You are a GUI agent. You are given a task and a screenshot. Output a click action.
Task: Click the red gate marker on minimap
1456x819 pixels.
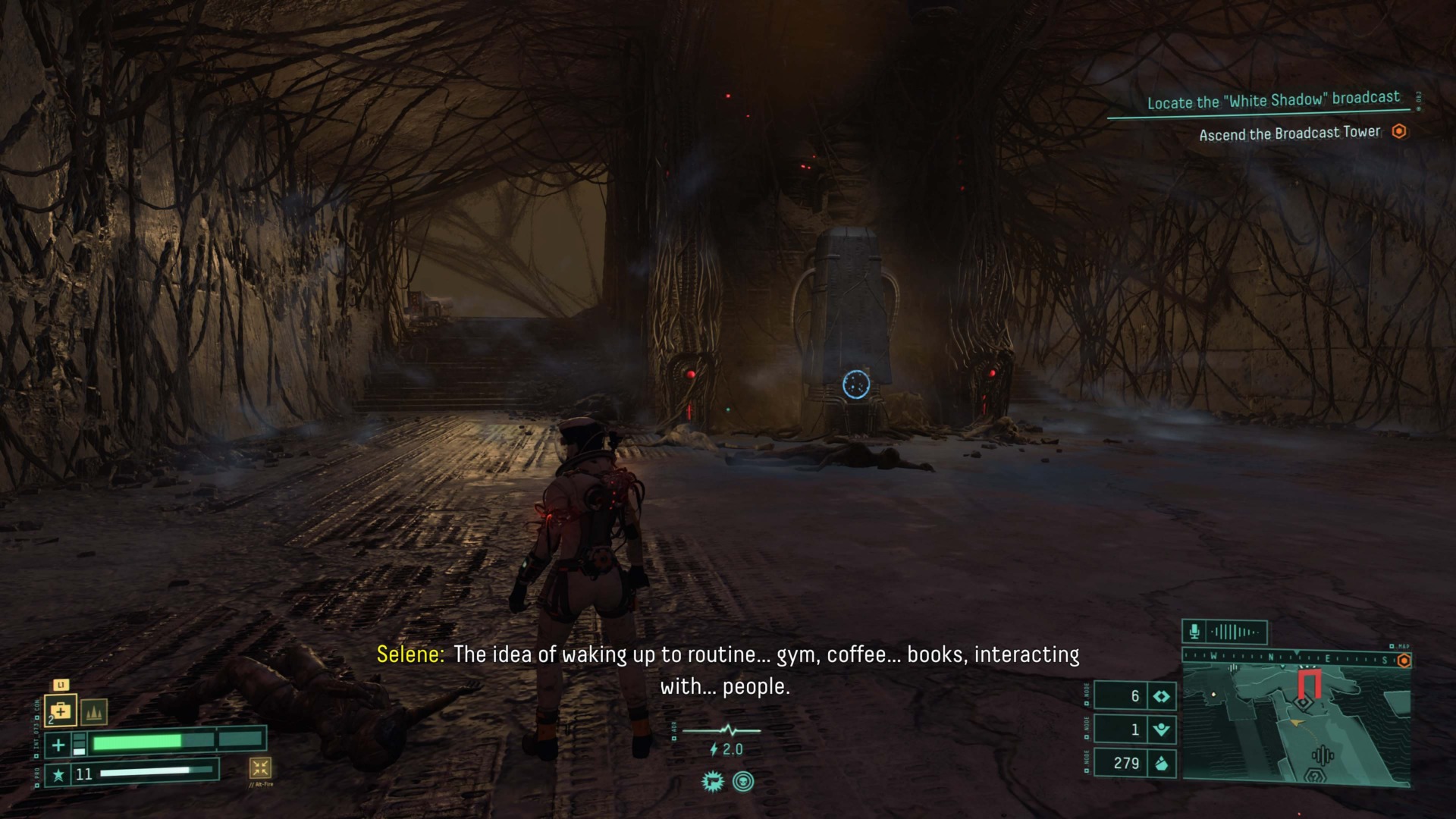[x=1309, y=682]
